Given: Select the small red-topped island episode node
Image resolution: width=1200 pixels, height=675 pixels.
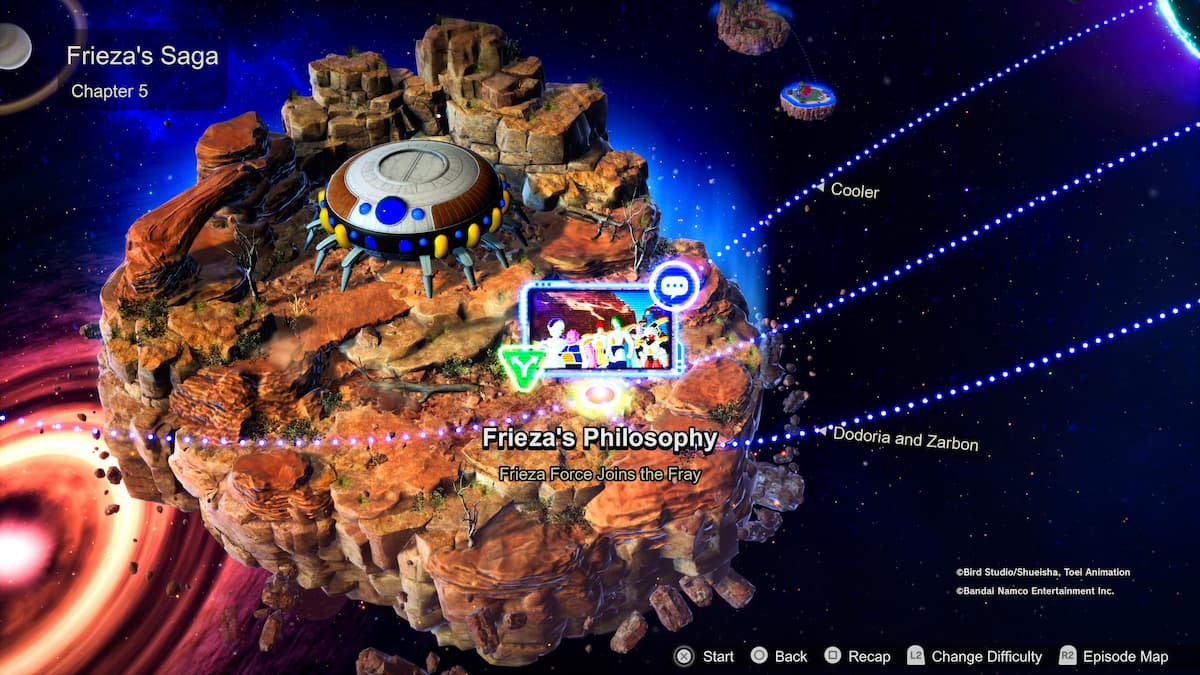Looking at the screenshot, I should [x=808, y=98].
